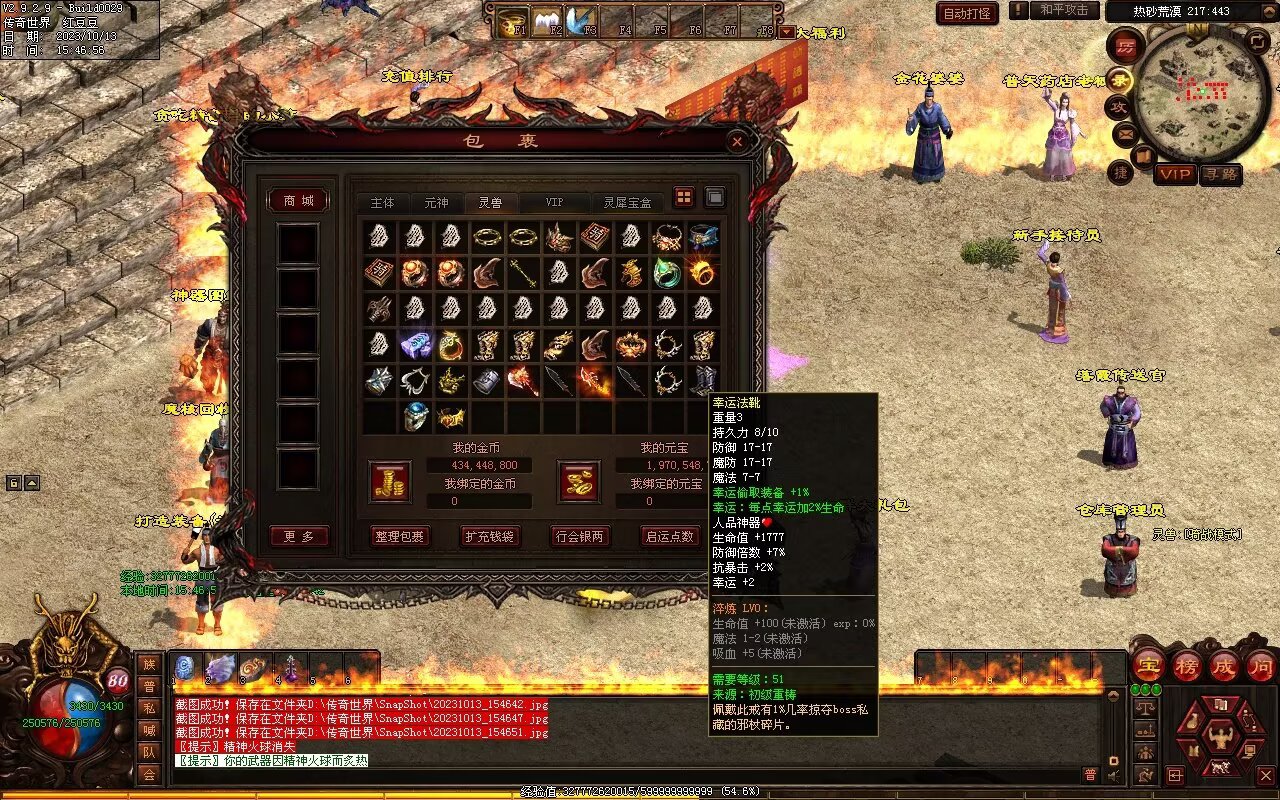Click the 整理包裹 sort button

(399, 536)
